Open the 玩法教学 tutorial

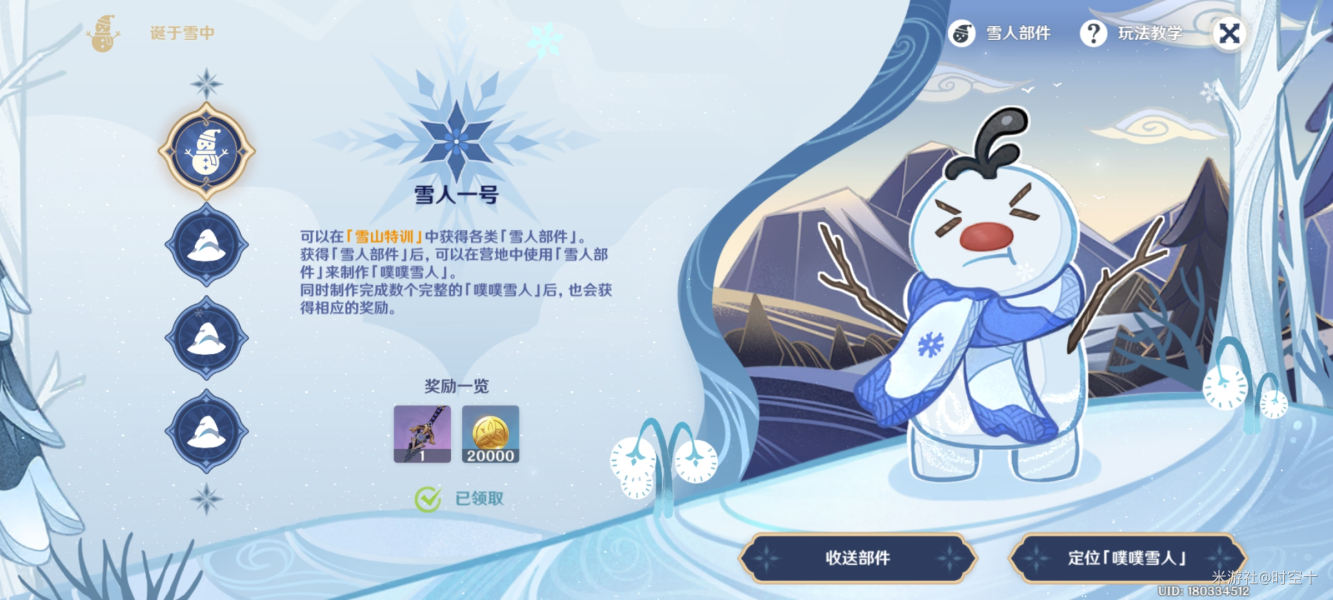[x=1132, y=33]
